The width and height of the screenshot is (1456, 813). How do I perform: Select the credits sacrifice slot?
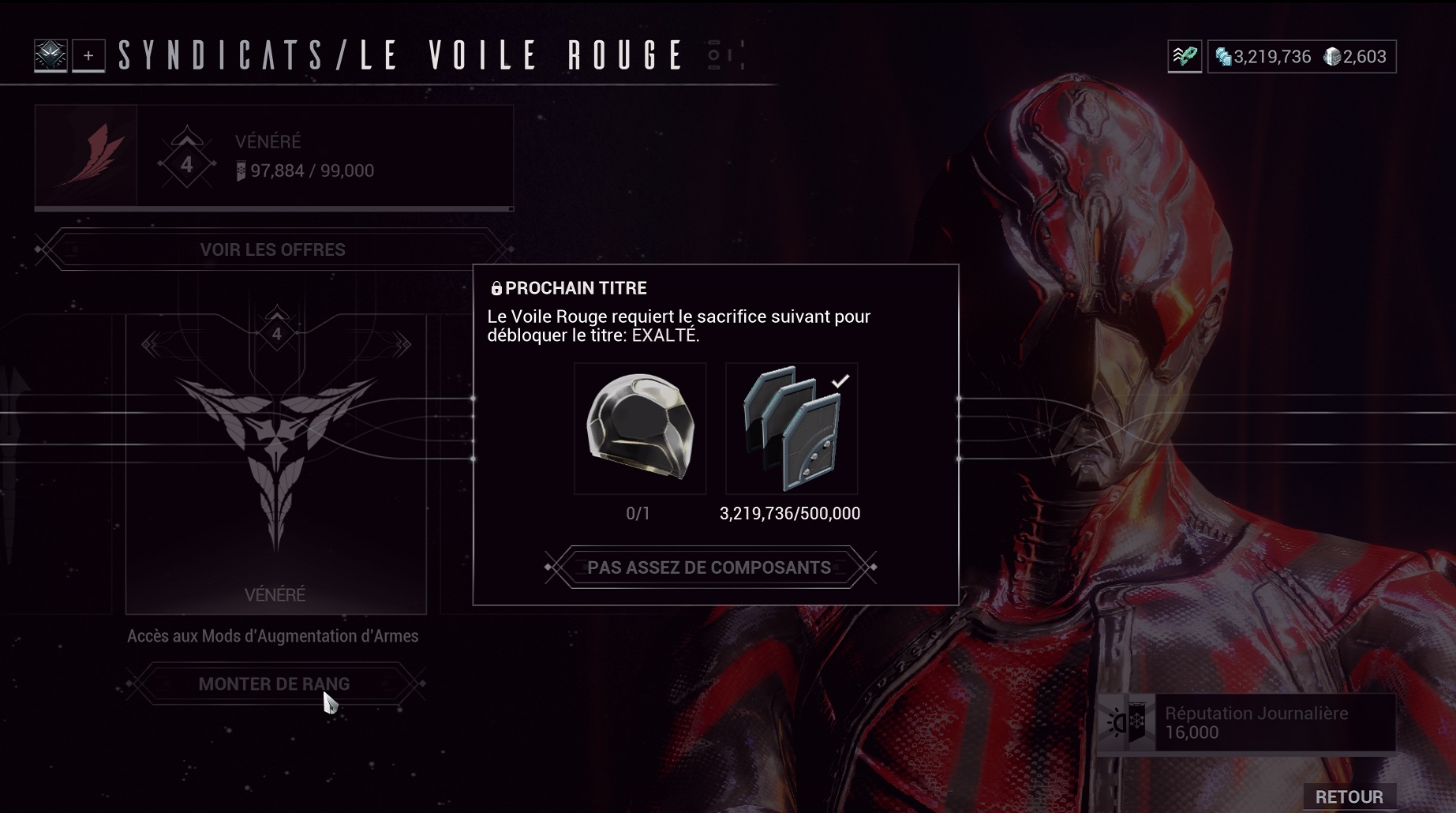(x=792, y=429)
